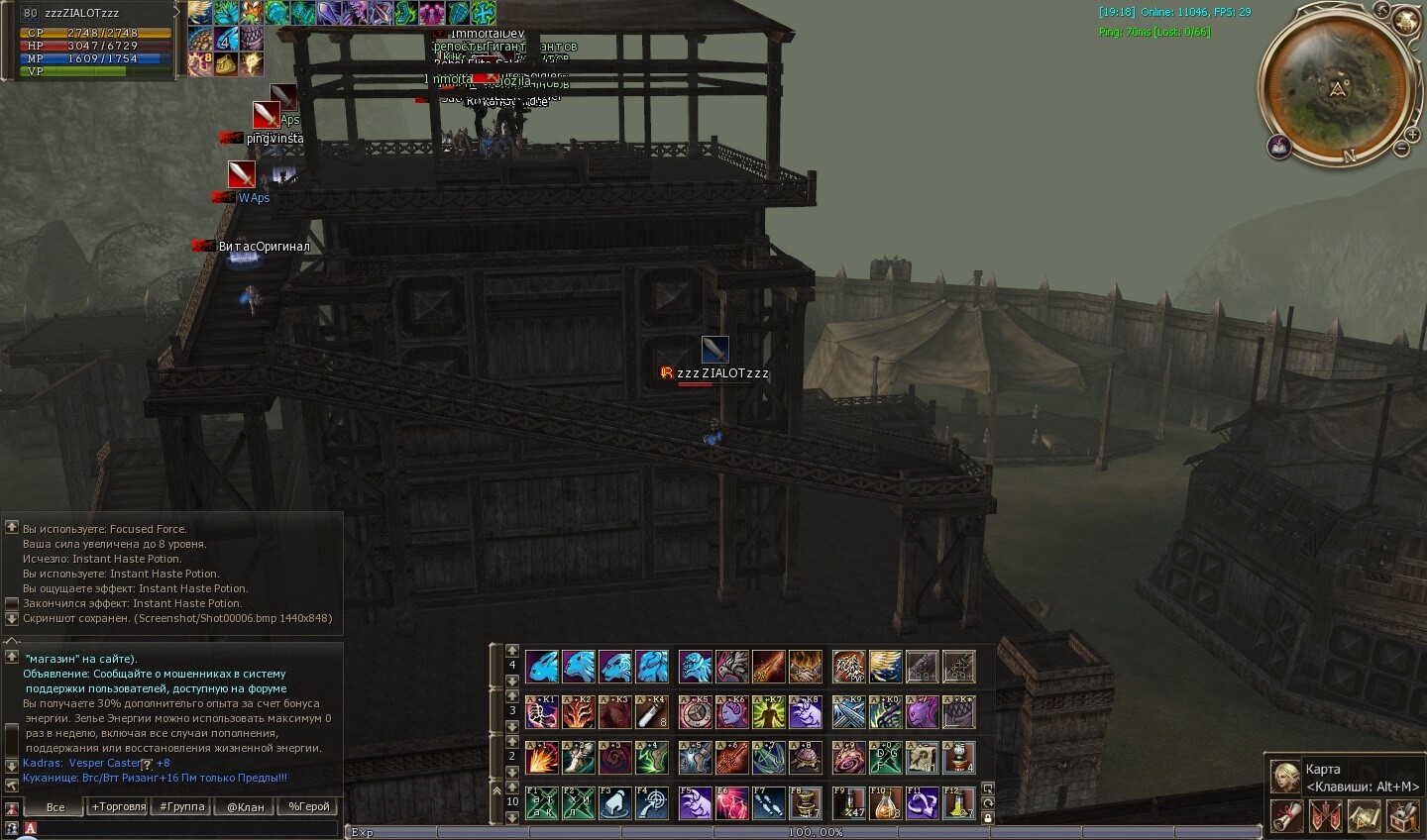Select the Все chat tab
The image size is (1427, 840).
[55, 806]
